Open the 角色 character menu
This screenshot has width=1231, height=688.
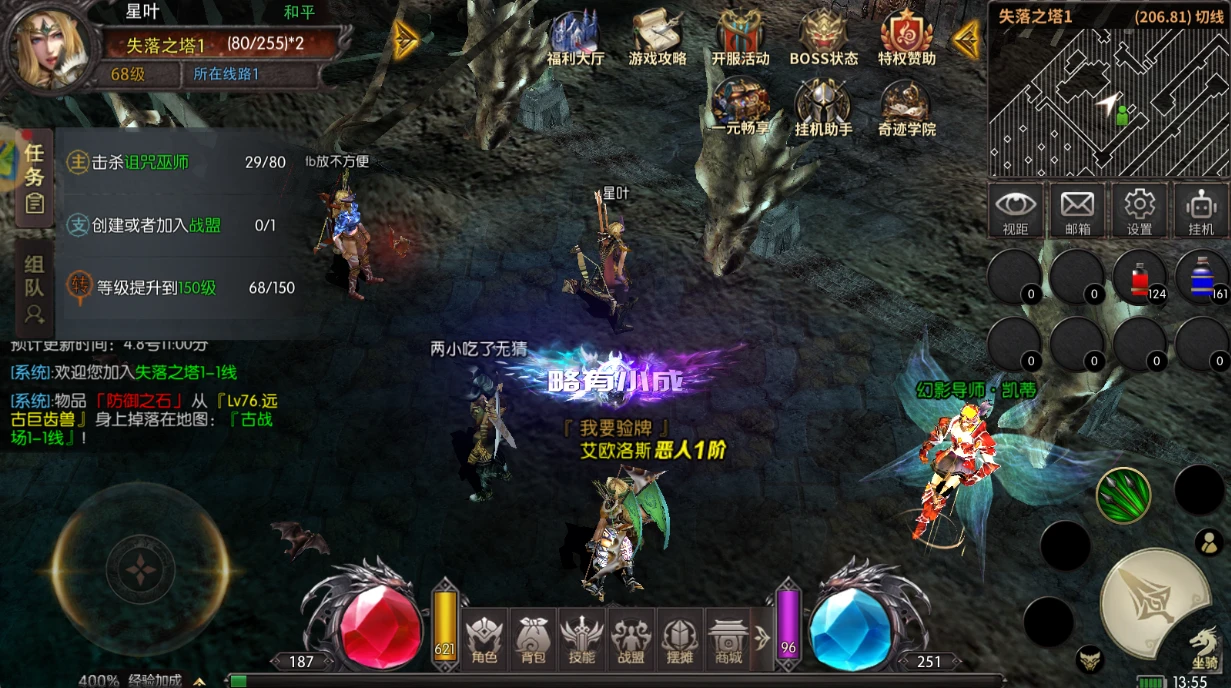pos(484,638)
